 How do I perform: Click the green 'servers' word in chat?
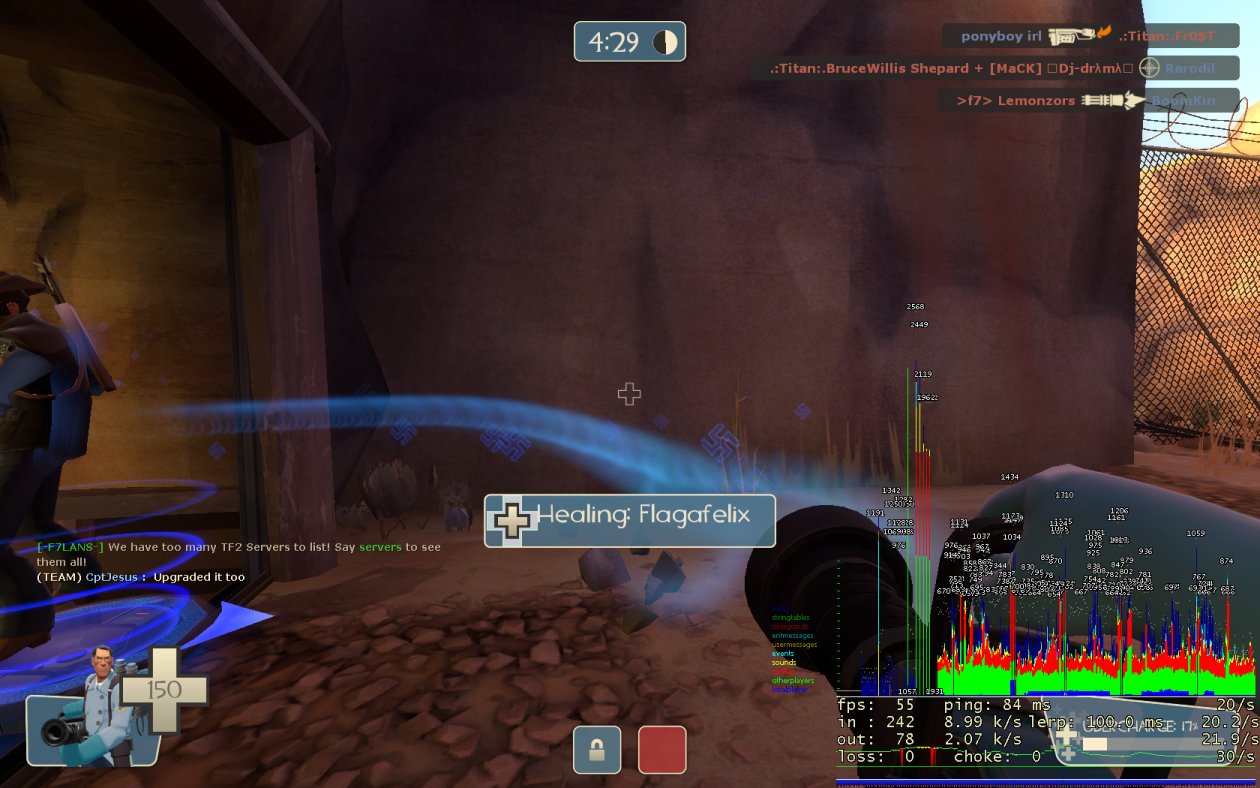pos(380,547)
